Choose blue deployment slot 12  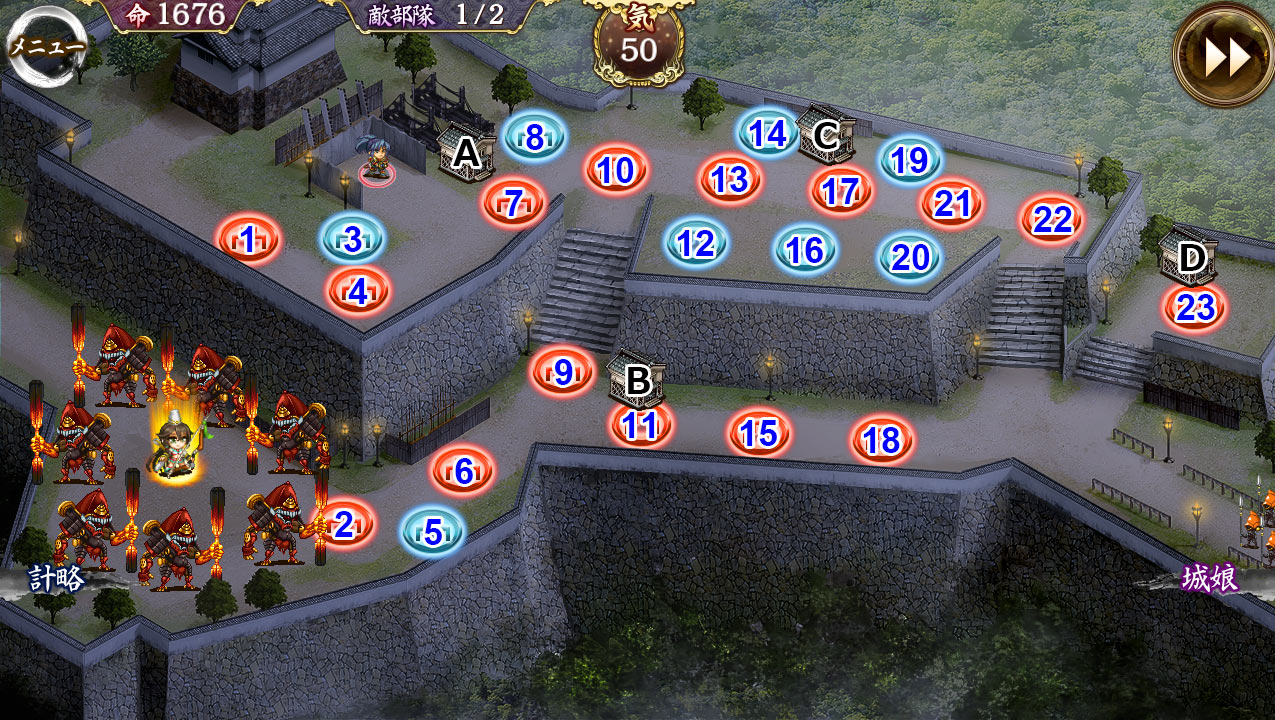click(x=696, y=243)
